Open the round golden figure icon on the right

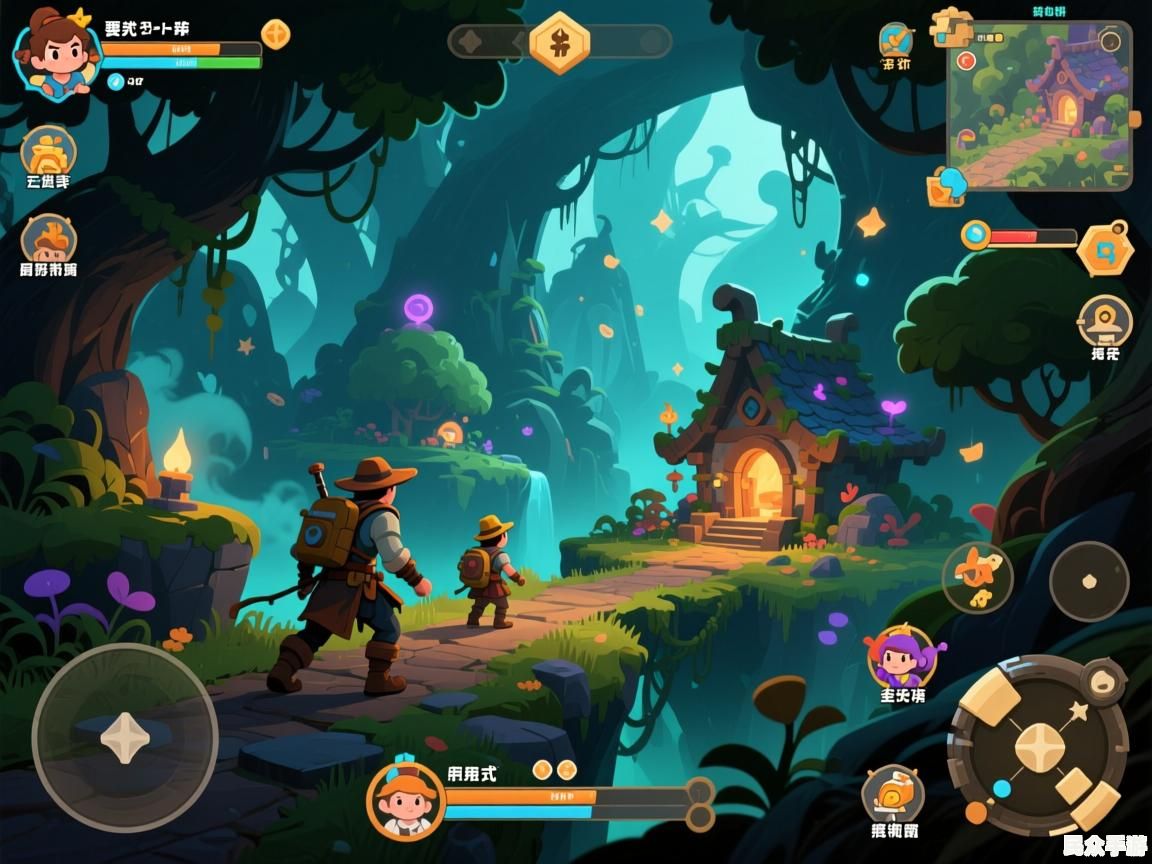coord(1105,321)
